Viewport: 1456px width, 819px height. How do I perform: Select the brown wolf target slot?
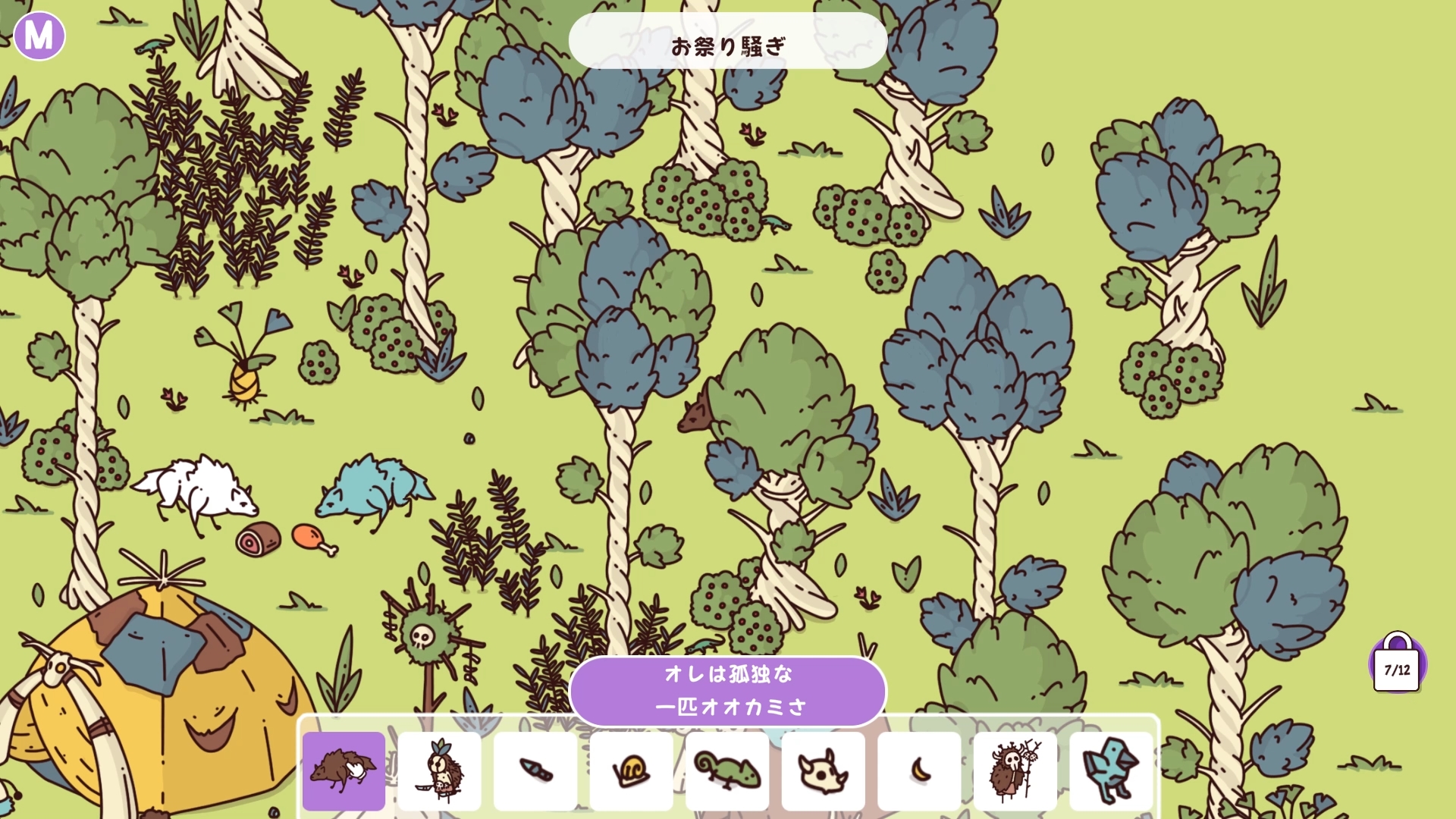pyautogui.click(x=344, y=770)
